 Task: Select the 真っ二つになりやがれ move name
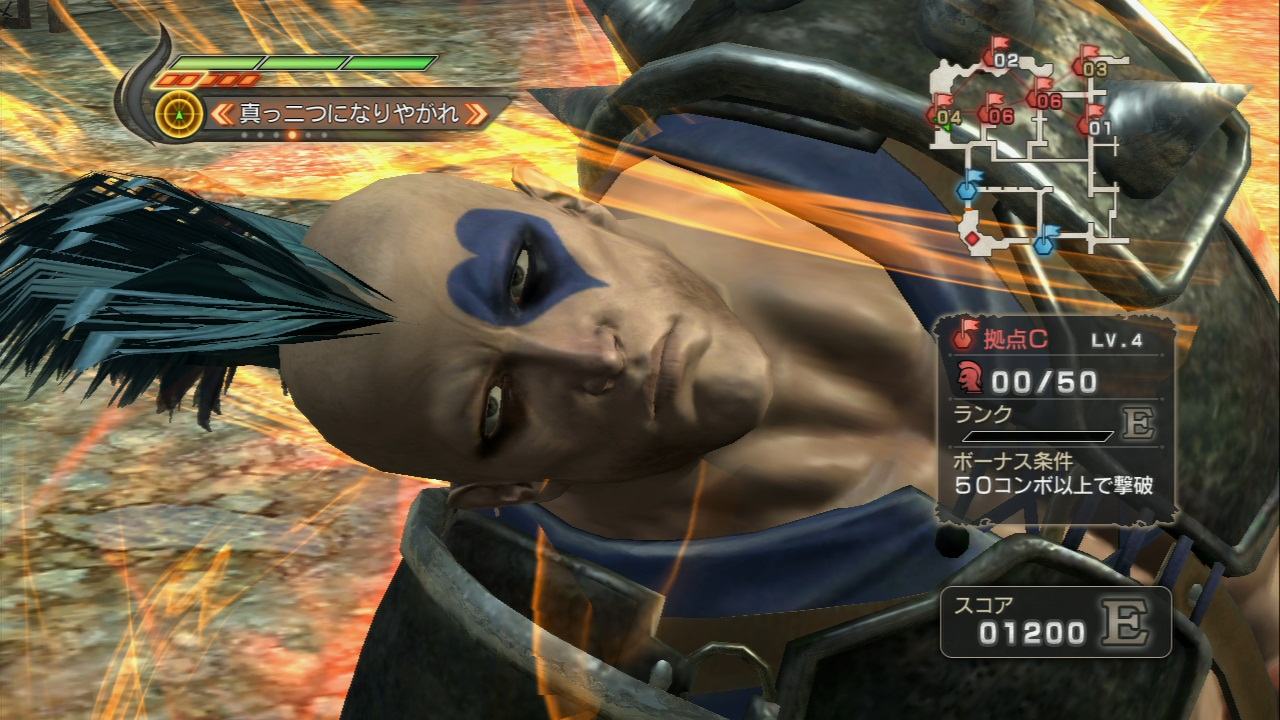[348, 113]
